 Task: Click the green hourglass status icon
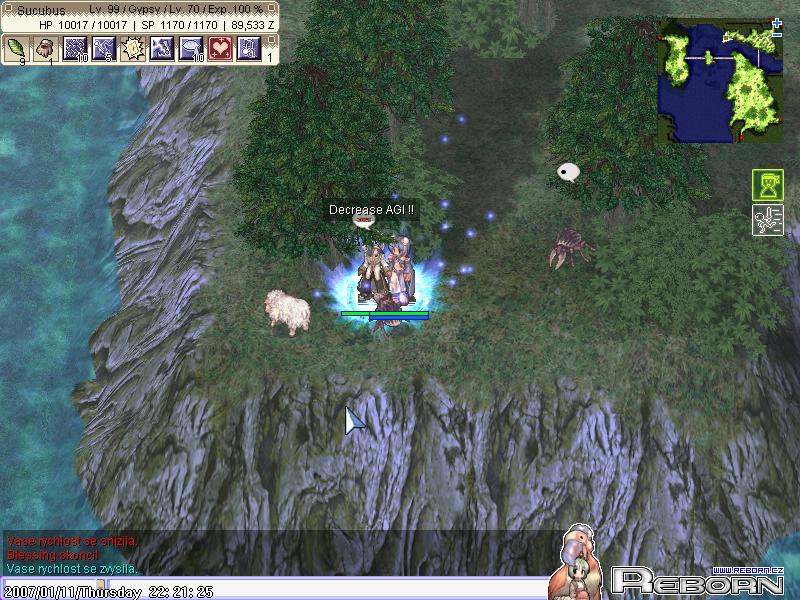[x=767, y=186]
